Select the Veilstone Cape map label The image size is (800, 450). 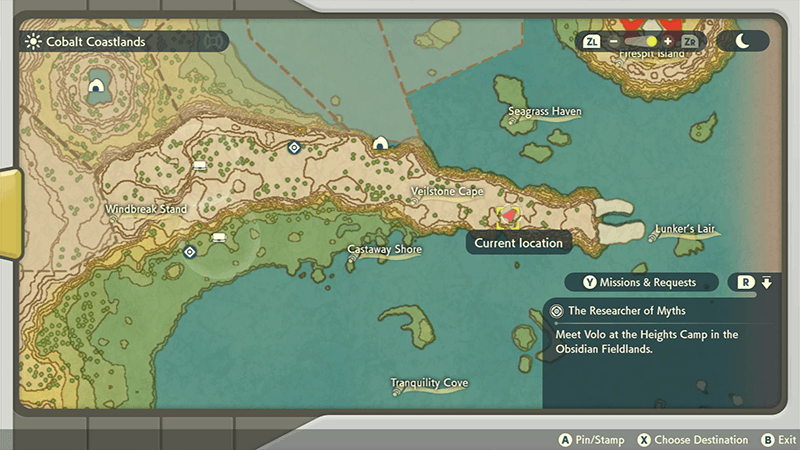pos(447,191)
